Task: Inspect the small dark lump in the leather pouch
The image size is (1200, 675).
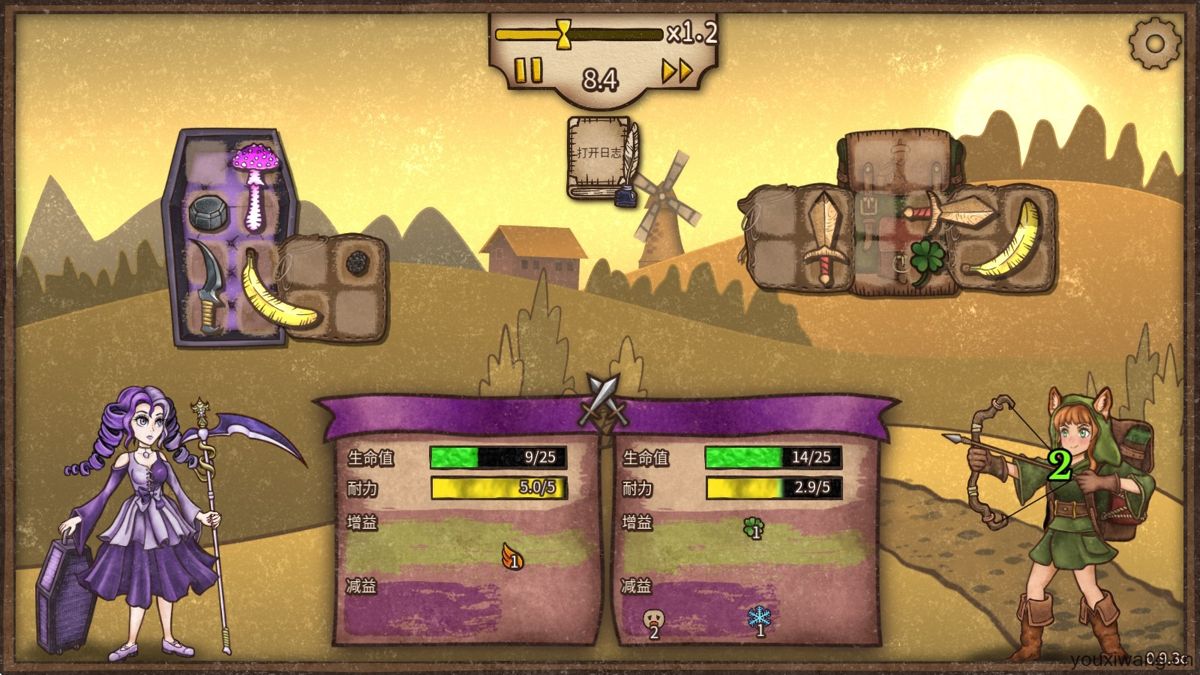Action: 358,264
